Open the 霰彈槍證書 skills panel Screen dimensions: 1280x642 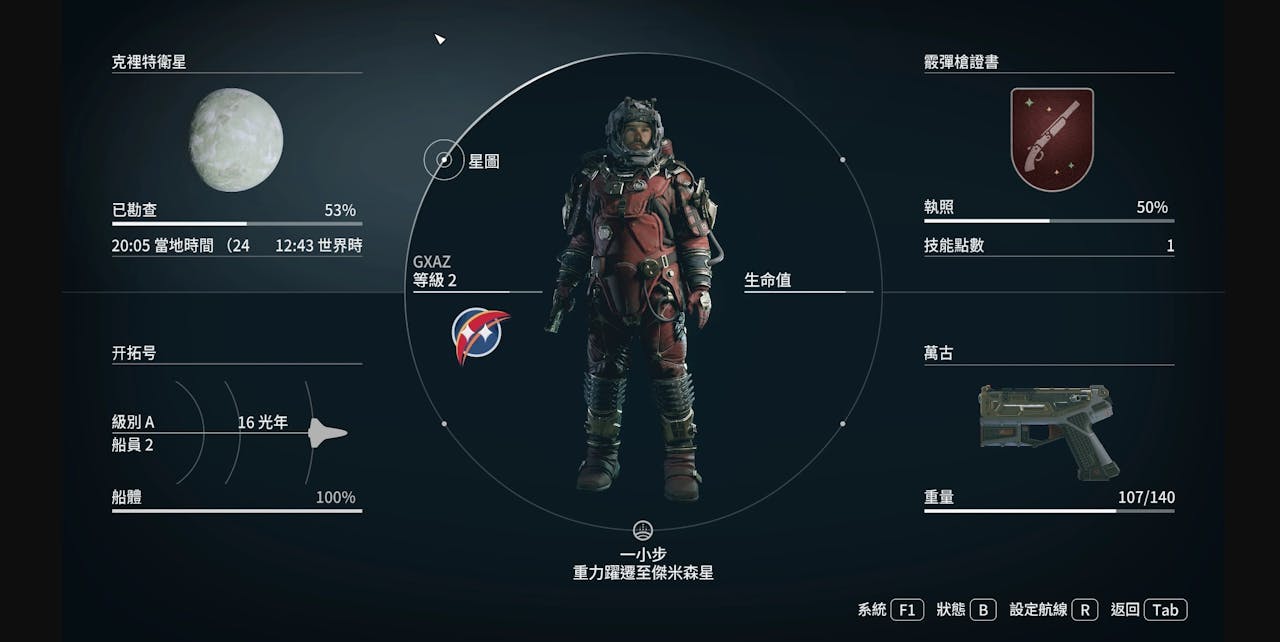pyautogui.click(x=961, y=62)
